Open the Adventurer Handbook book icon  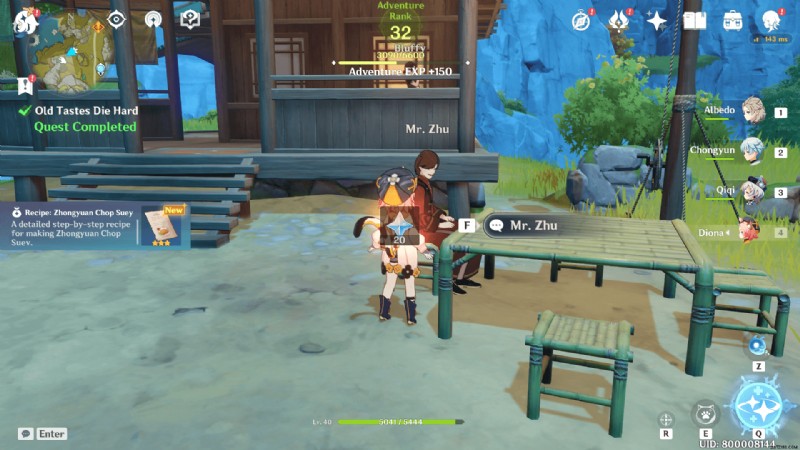pos(694,20)
